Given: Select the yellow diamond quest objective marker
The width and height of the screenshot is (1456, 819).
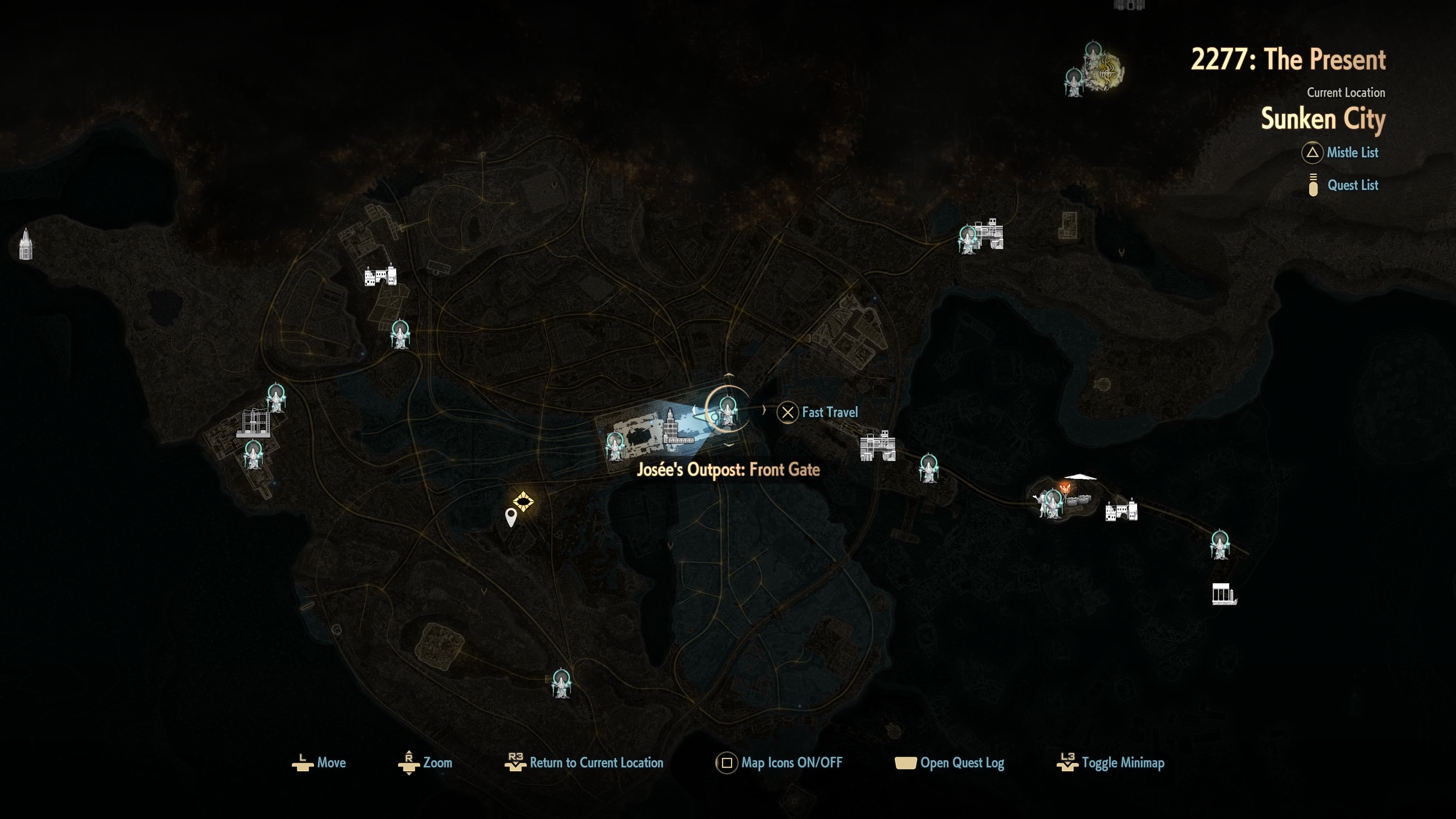Looking at the screenshot, I should point(523,501).
